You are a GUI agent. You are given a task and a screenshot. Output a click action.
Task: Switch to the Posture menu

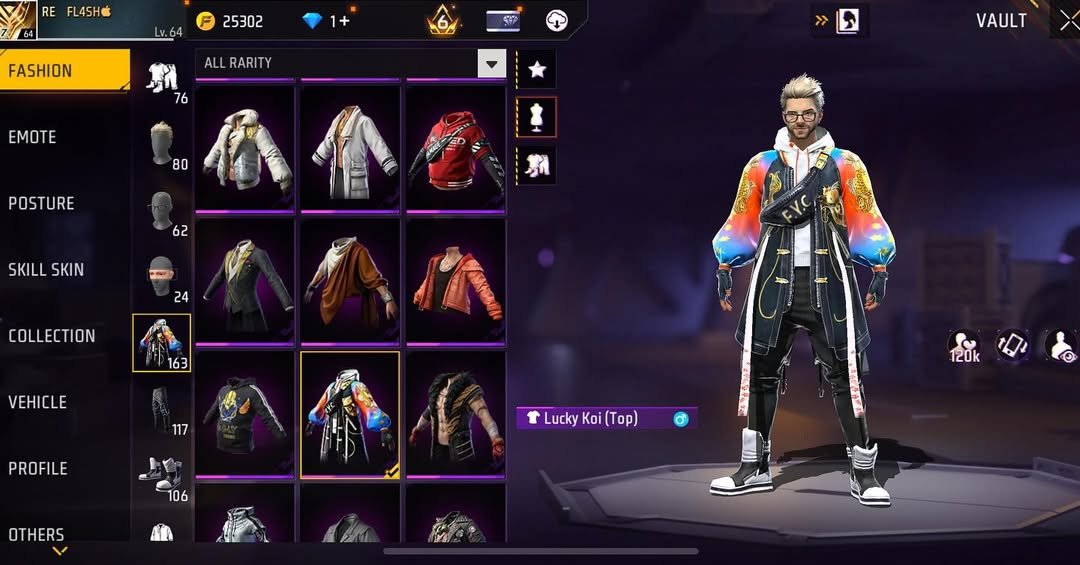[41, 203]
